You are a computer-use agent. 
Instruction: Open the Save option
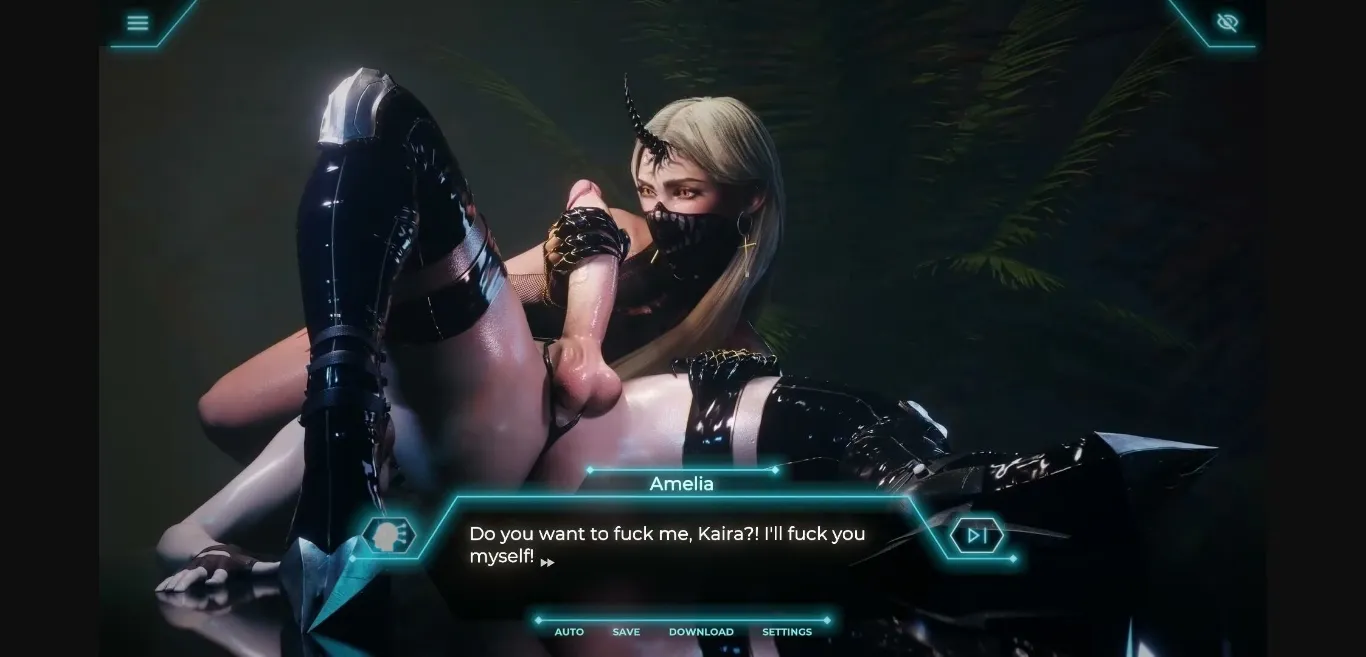626,632
